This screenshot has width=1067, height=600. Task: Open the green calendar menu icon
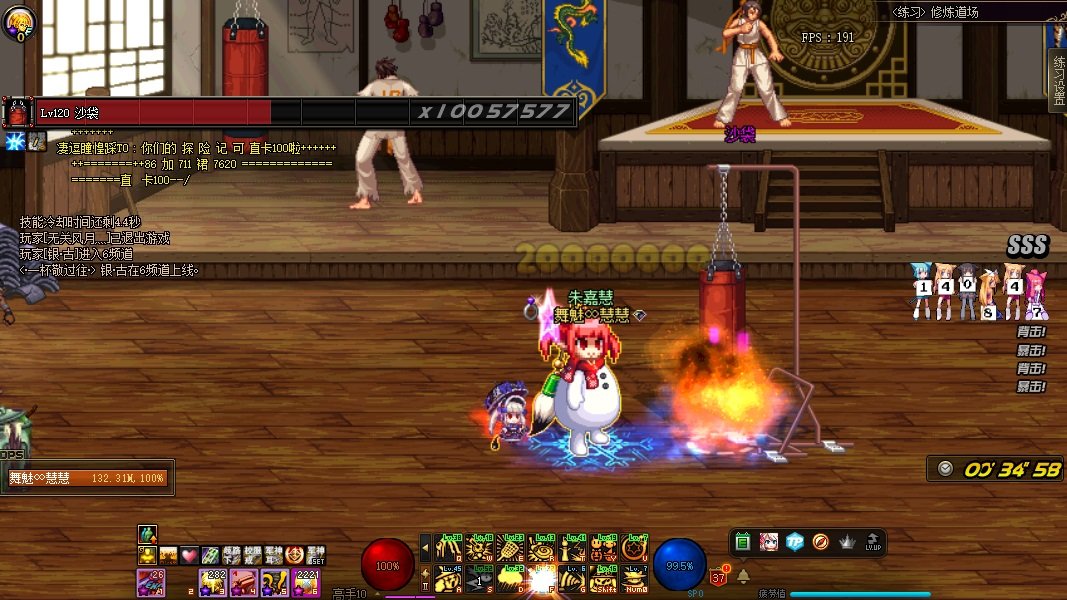(743, 542)
